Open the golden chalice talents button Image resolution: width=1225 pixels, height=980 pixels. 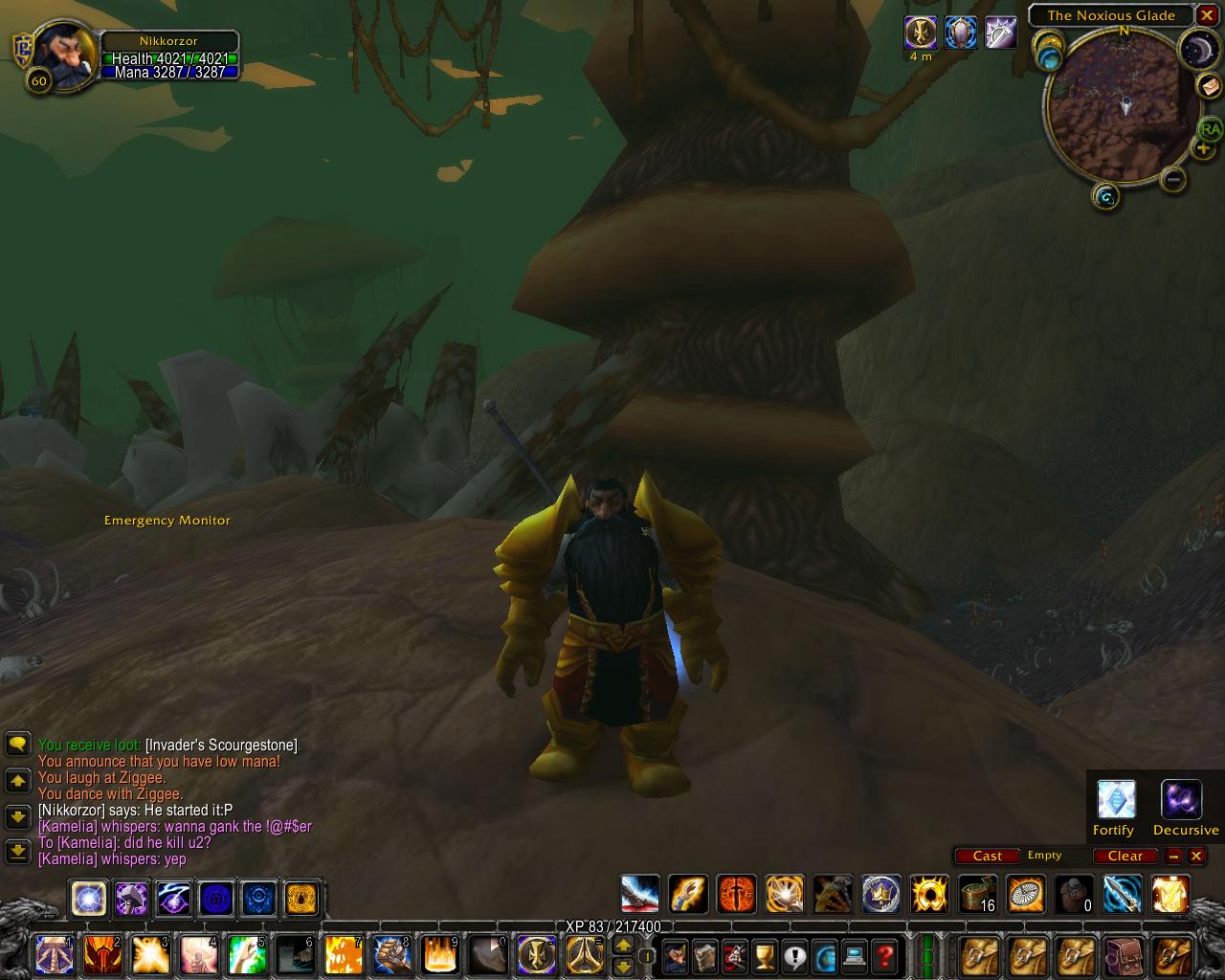click(x=764, y=955)
